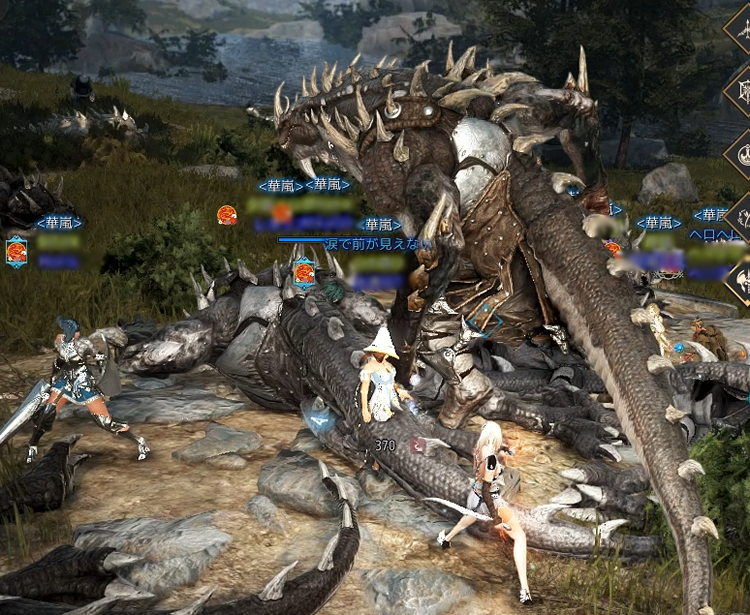Open the helmet-shaped diamond icon
Image resolution: width=750 pixels, height=615 pixels.
[742, 283]
